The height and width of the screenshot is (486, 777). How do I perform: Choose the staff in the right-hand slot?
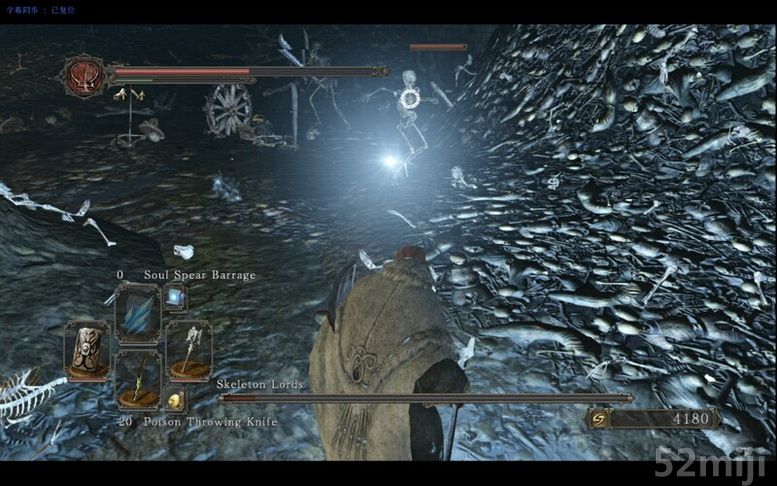click(188, 350)
